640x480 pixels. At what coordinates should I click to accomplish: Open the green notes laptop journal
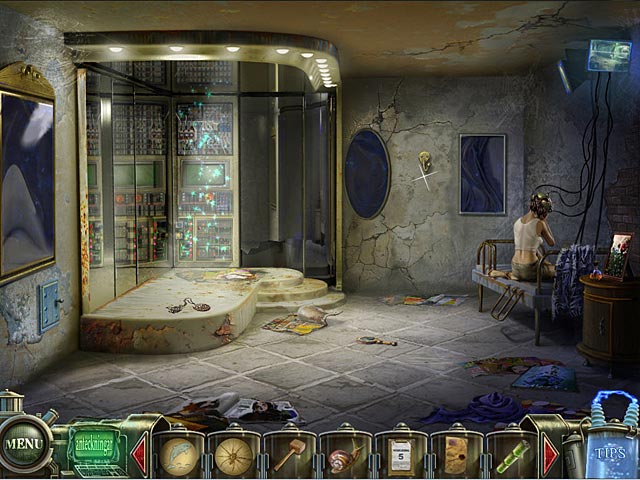tap(98, 446)
